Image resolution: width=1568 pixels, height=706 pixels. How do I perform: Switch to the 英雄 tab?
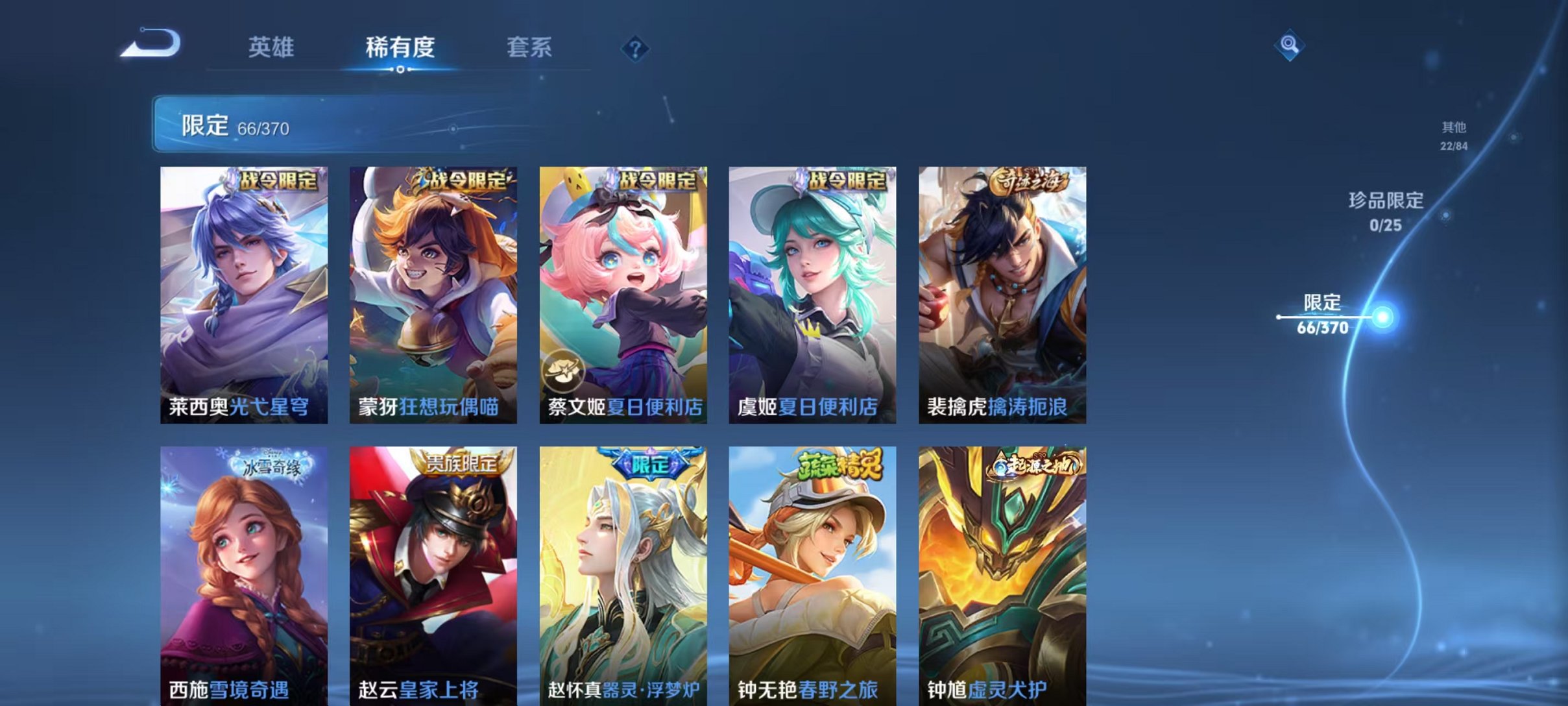pyautogui.click(x=272, y=47)
